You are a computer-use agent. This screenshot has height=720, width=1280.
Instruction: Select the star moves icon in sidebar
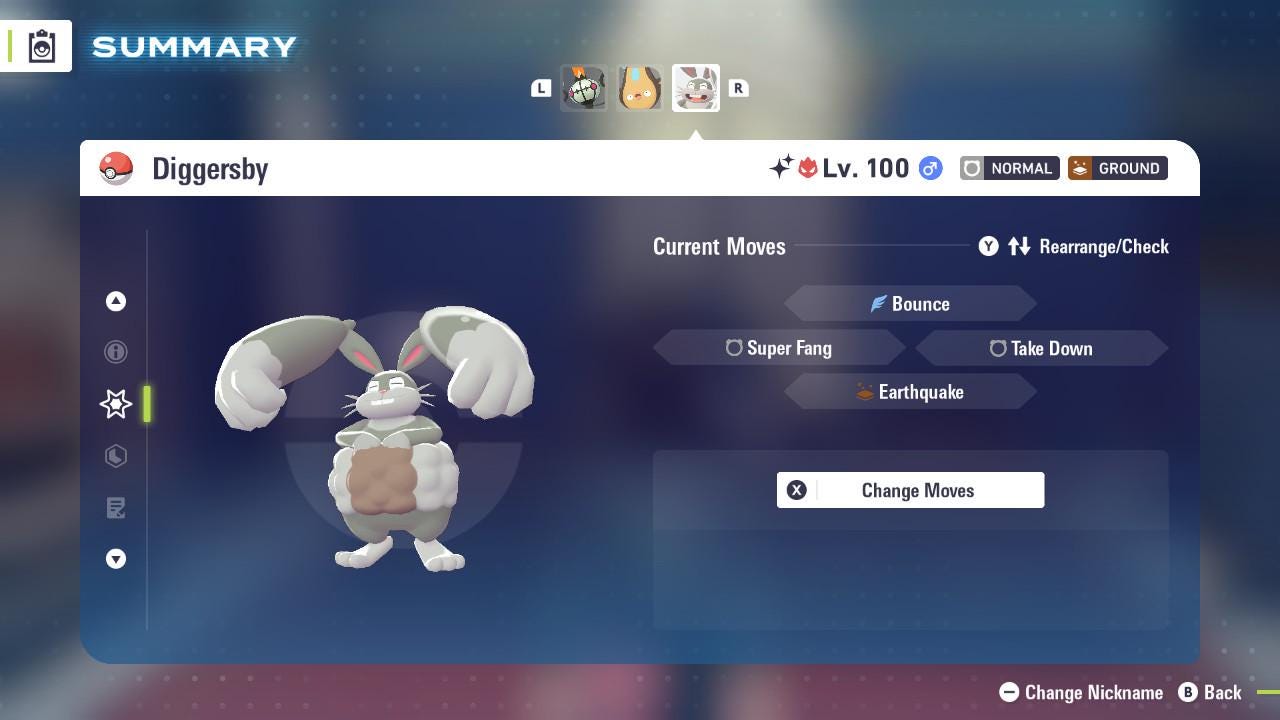(116, 404)
